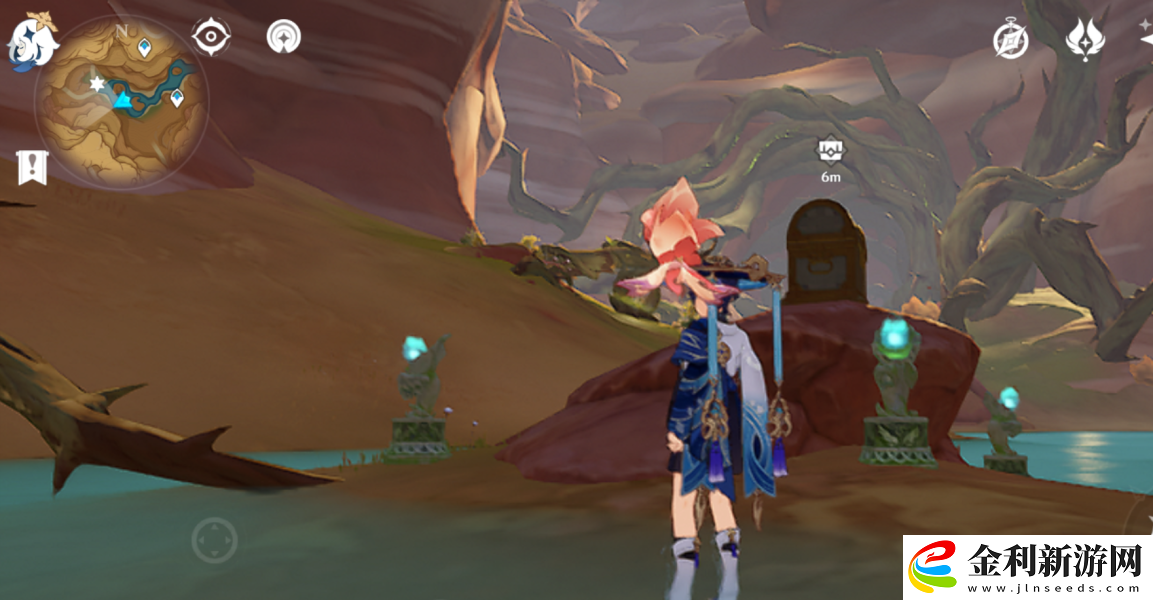Activate the eye-shaped Elemental Sight icon
Viewport: 1153px width, 600px height.
pos(211,37)
